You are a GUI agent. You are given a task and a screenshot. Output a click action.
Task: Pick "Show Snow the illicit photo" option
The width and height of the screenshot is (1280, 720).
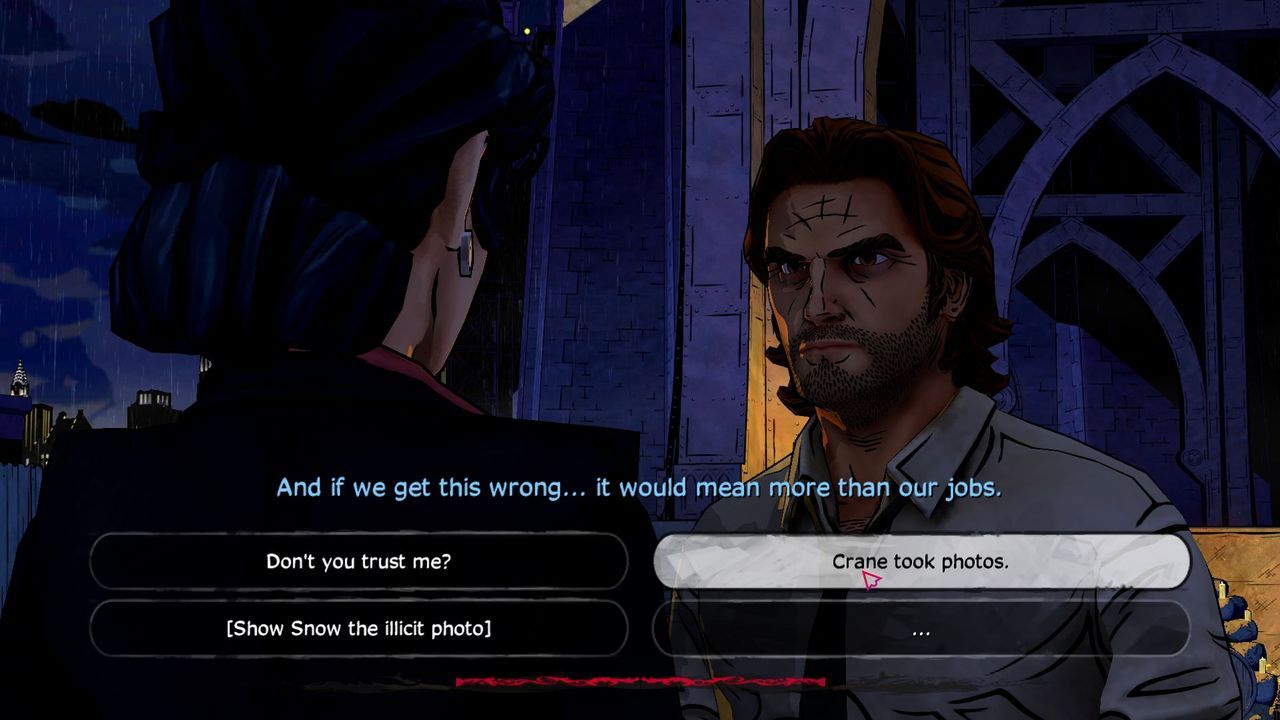pos(358,628)
